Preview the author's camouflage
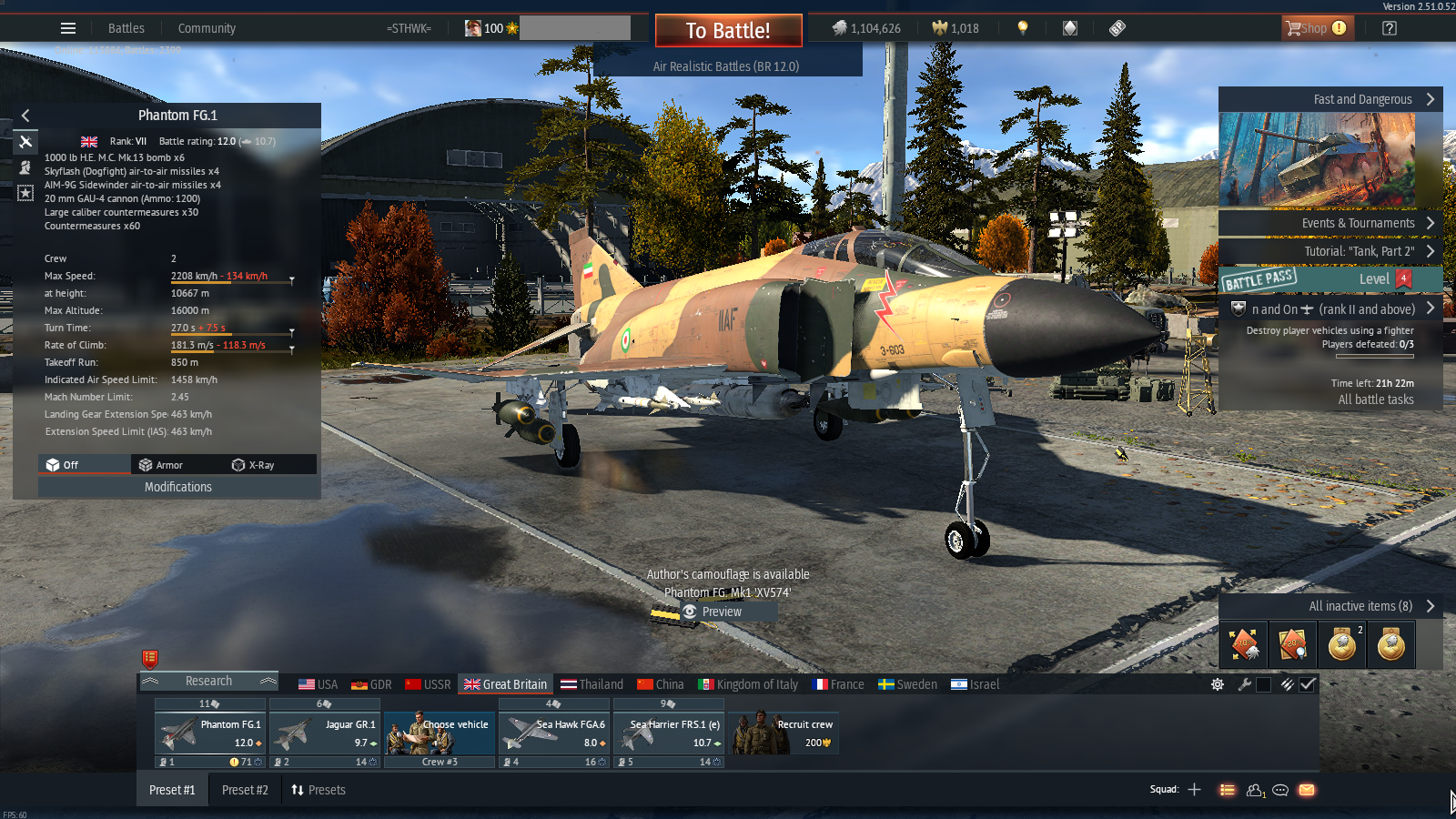This screenshot has height=819, width=1456. point(722,612)
